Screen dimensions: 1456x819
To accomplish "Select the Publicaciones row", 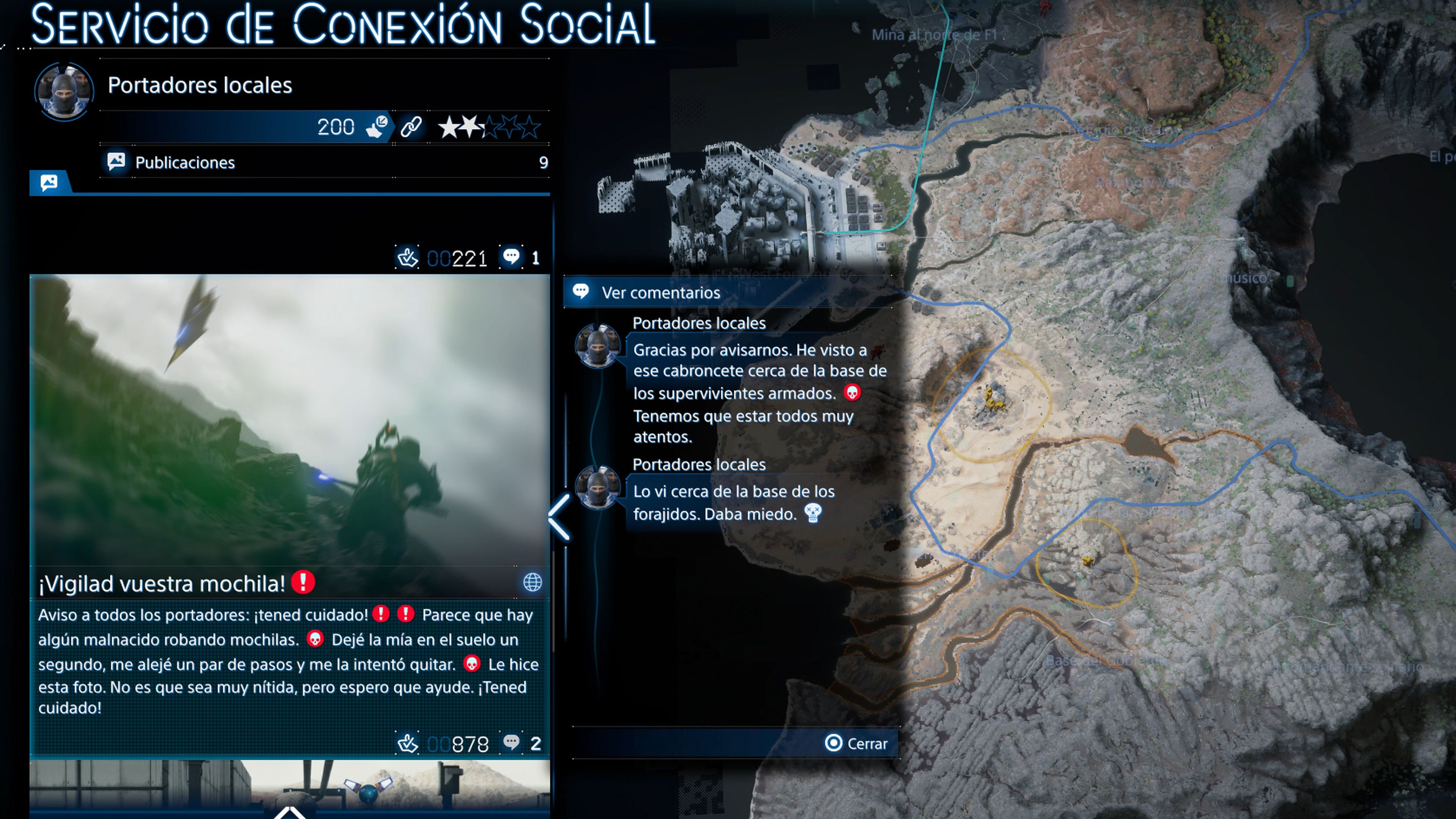I will point(325,163).
